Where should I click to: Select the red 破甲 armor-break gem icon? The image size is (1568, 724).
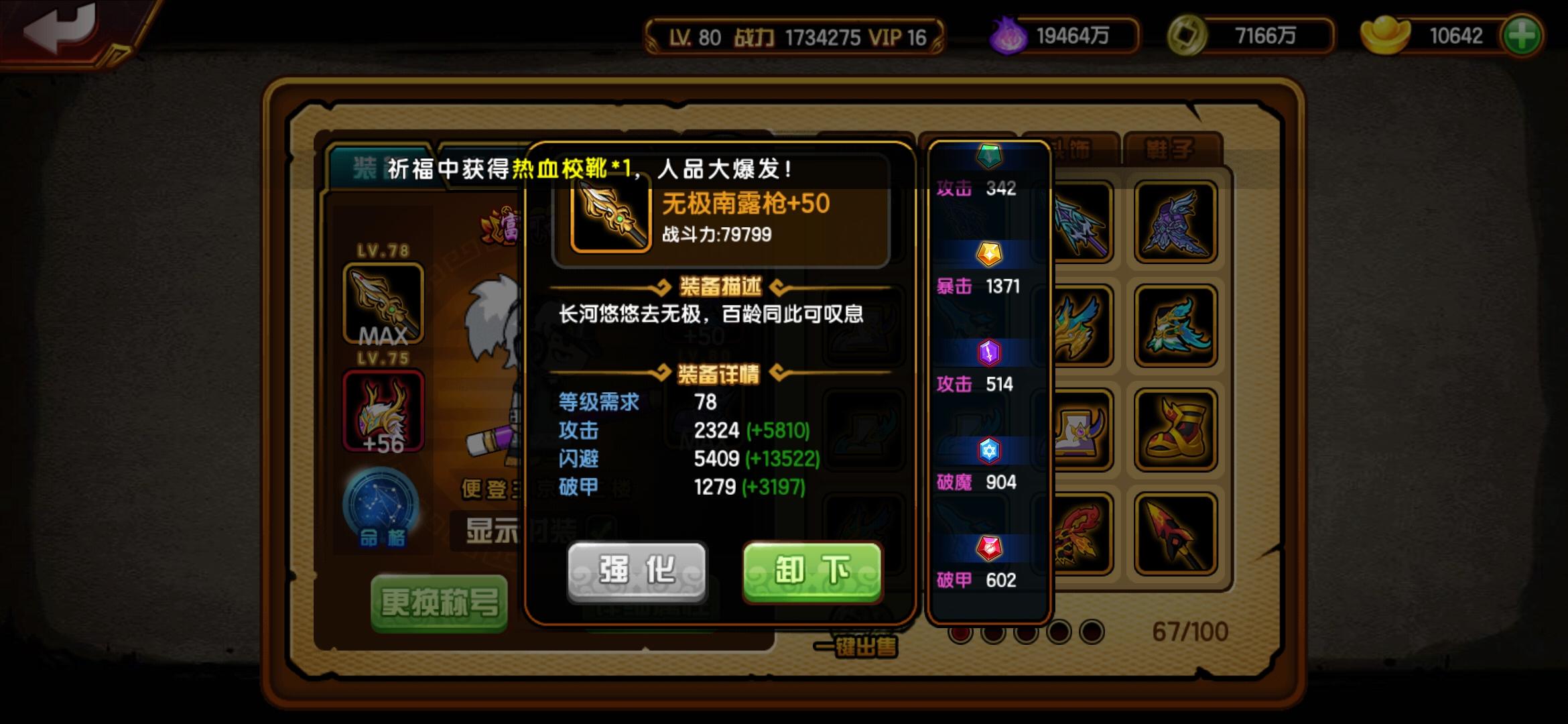pos(989,548)
